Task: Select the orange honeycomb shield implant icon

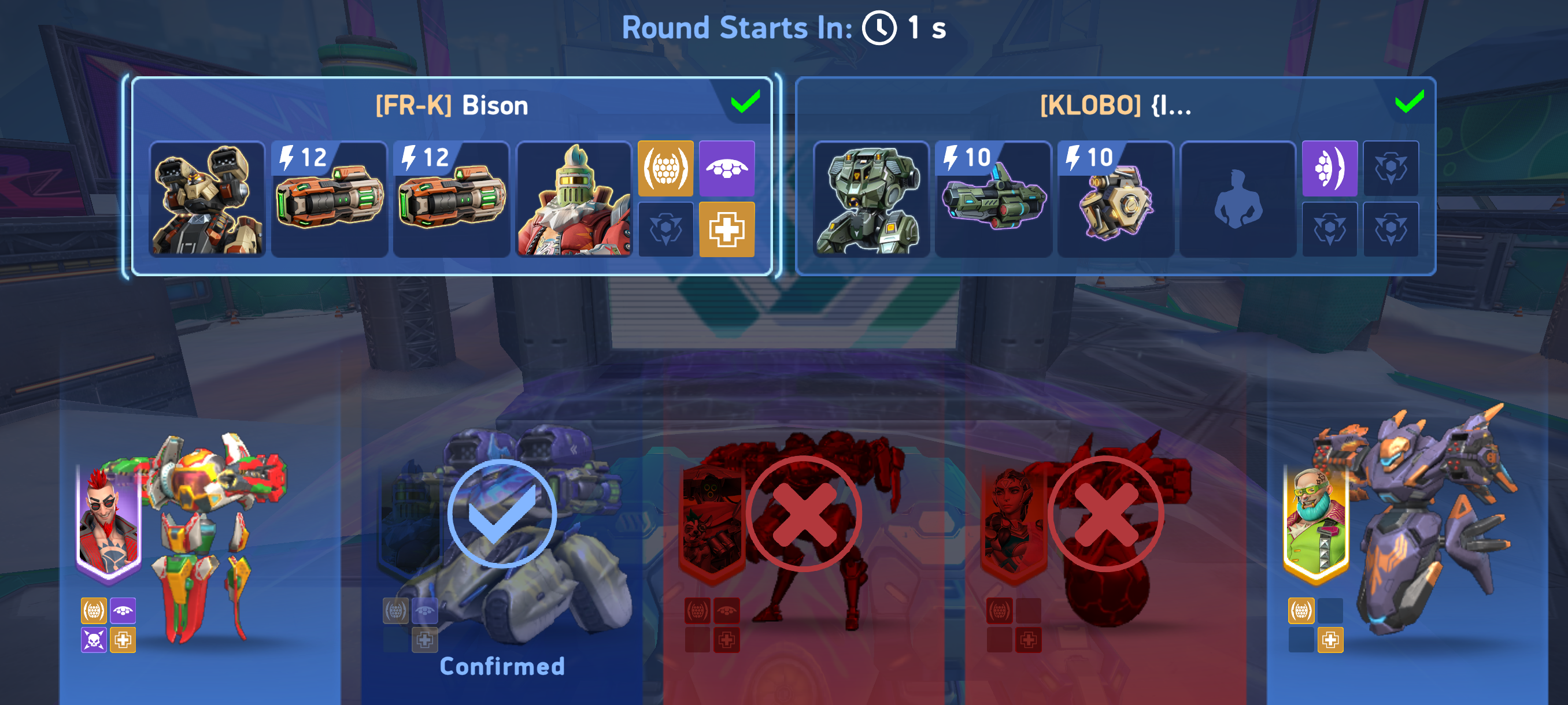Action: (665, 169)
